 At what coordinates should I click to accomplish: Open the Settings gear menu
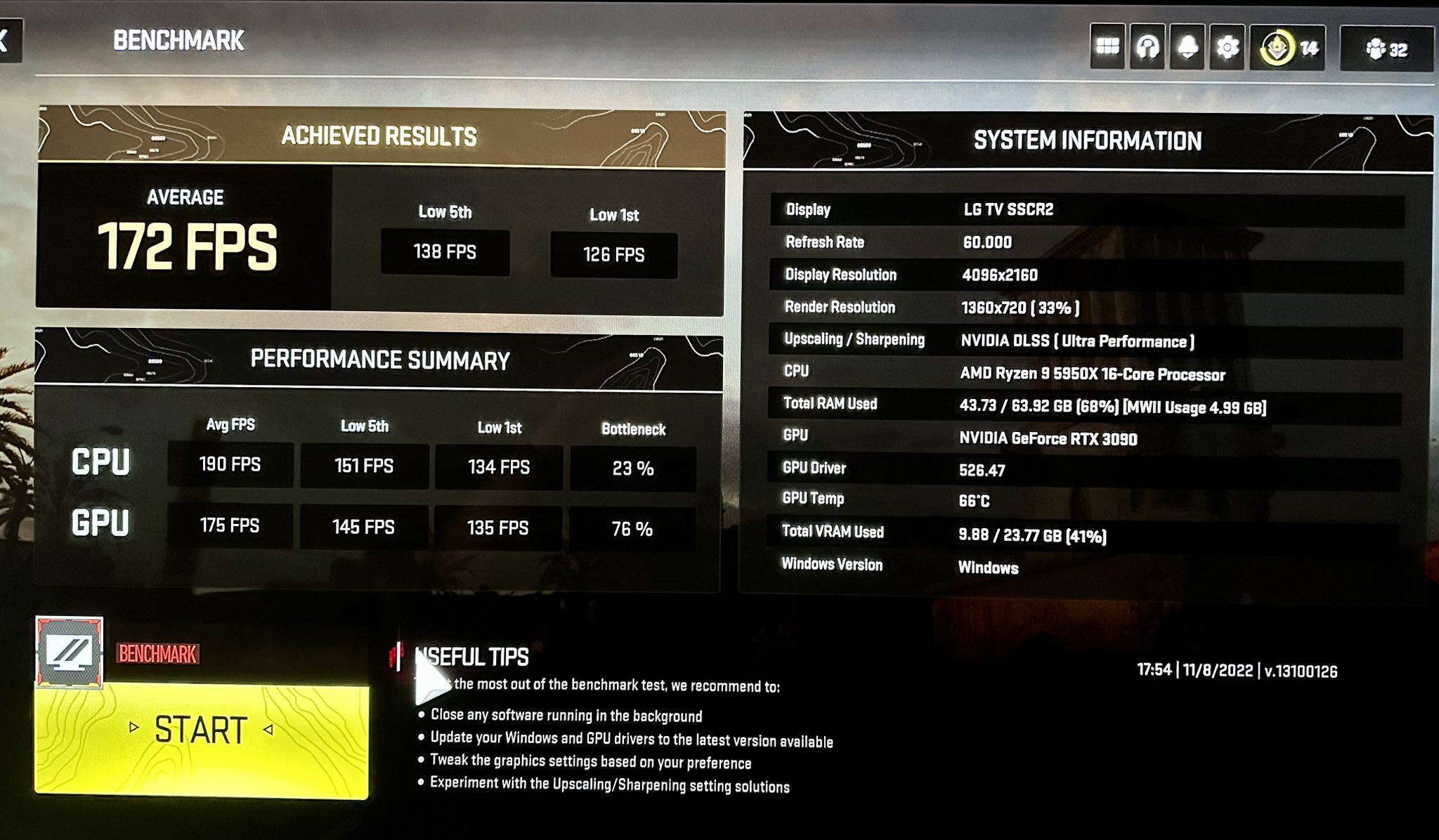(1229, 46)
